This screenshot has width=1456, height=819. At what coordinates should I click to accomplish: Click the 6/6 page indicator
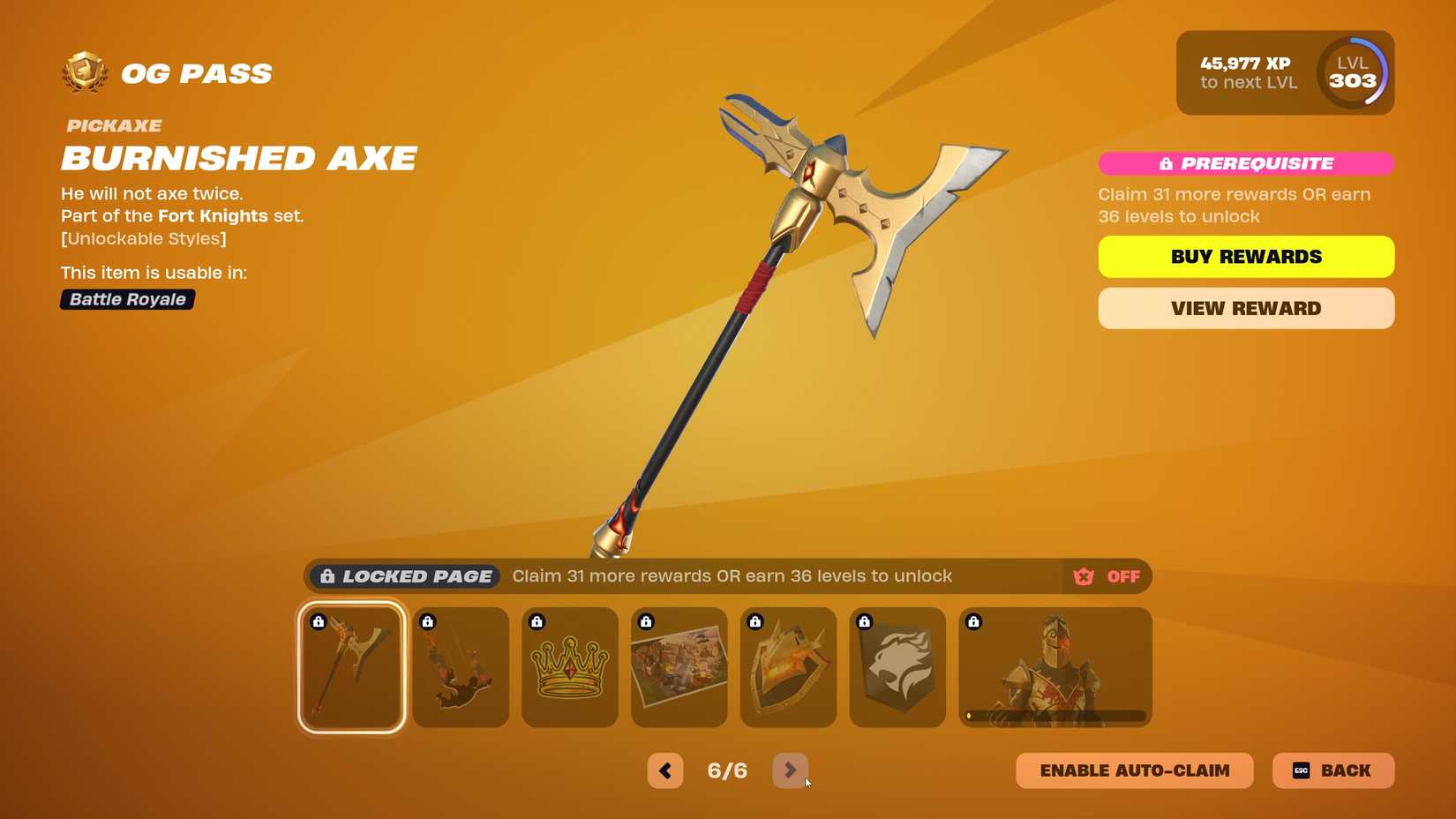coord(726,770)
